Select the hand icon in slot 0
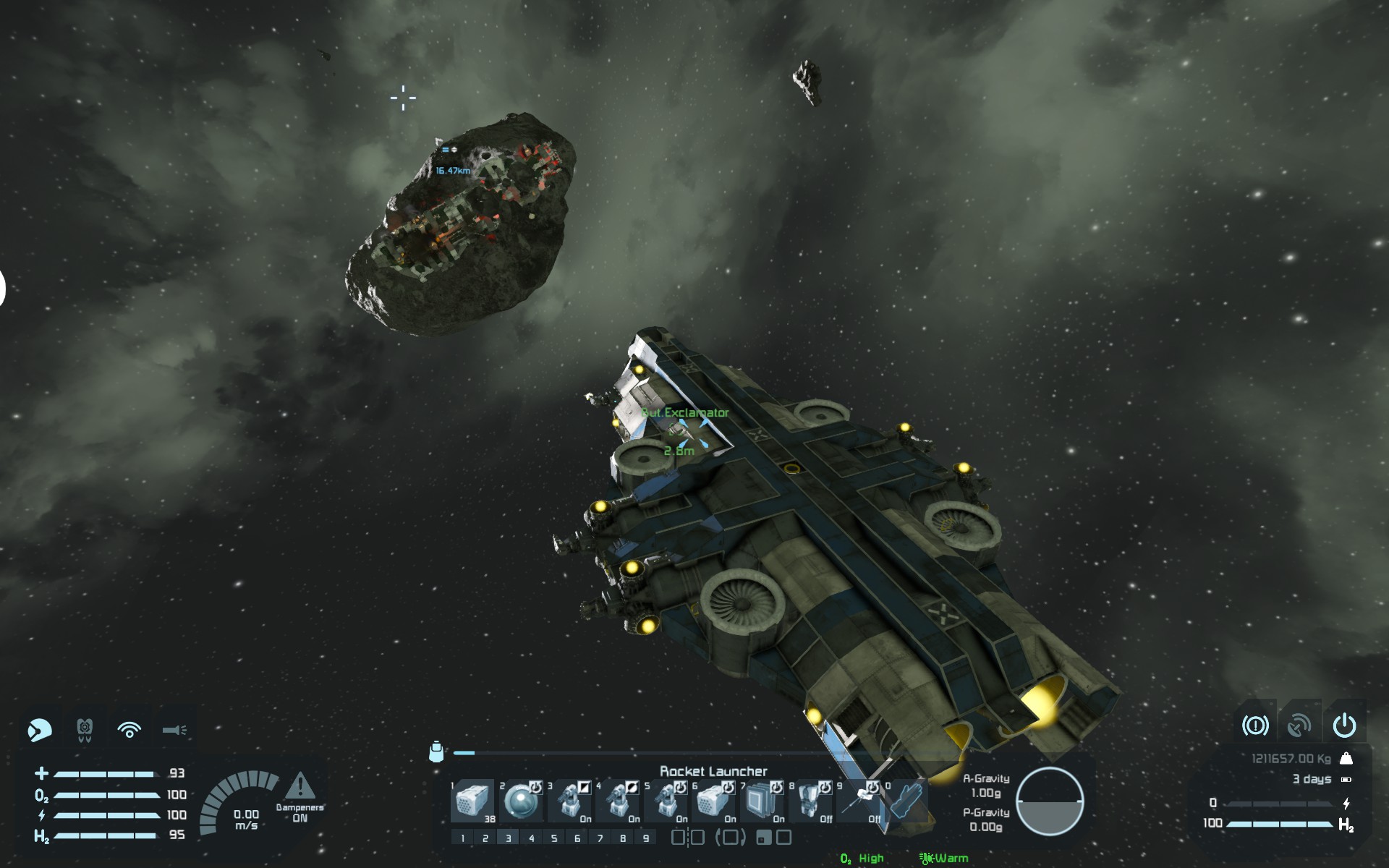This screenshot has height=868, width=1389. 906,801
